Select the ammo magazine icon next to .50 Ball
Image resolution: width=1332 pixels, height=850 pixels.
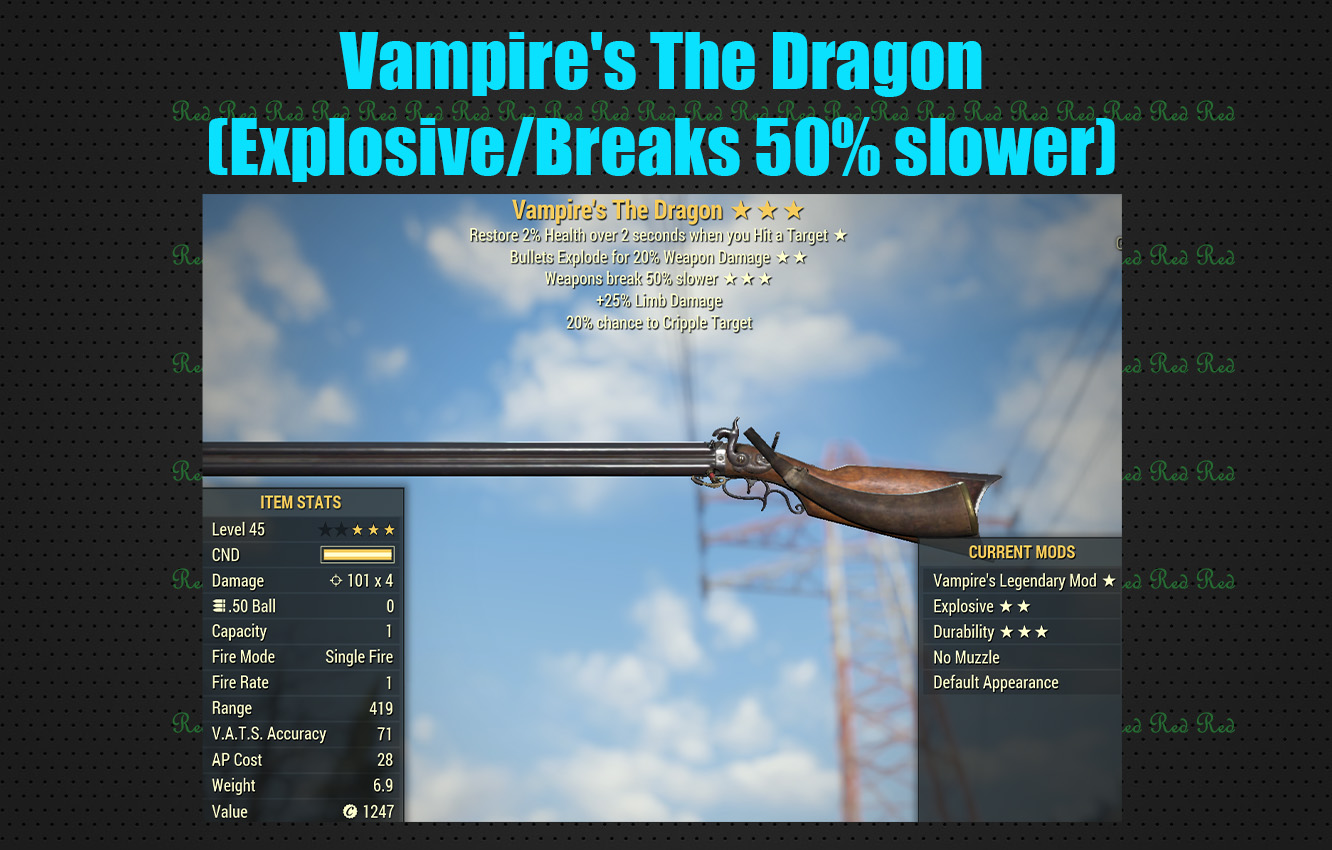coord(219,604)
